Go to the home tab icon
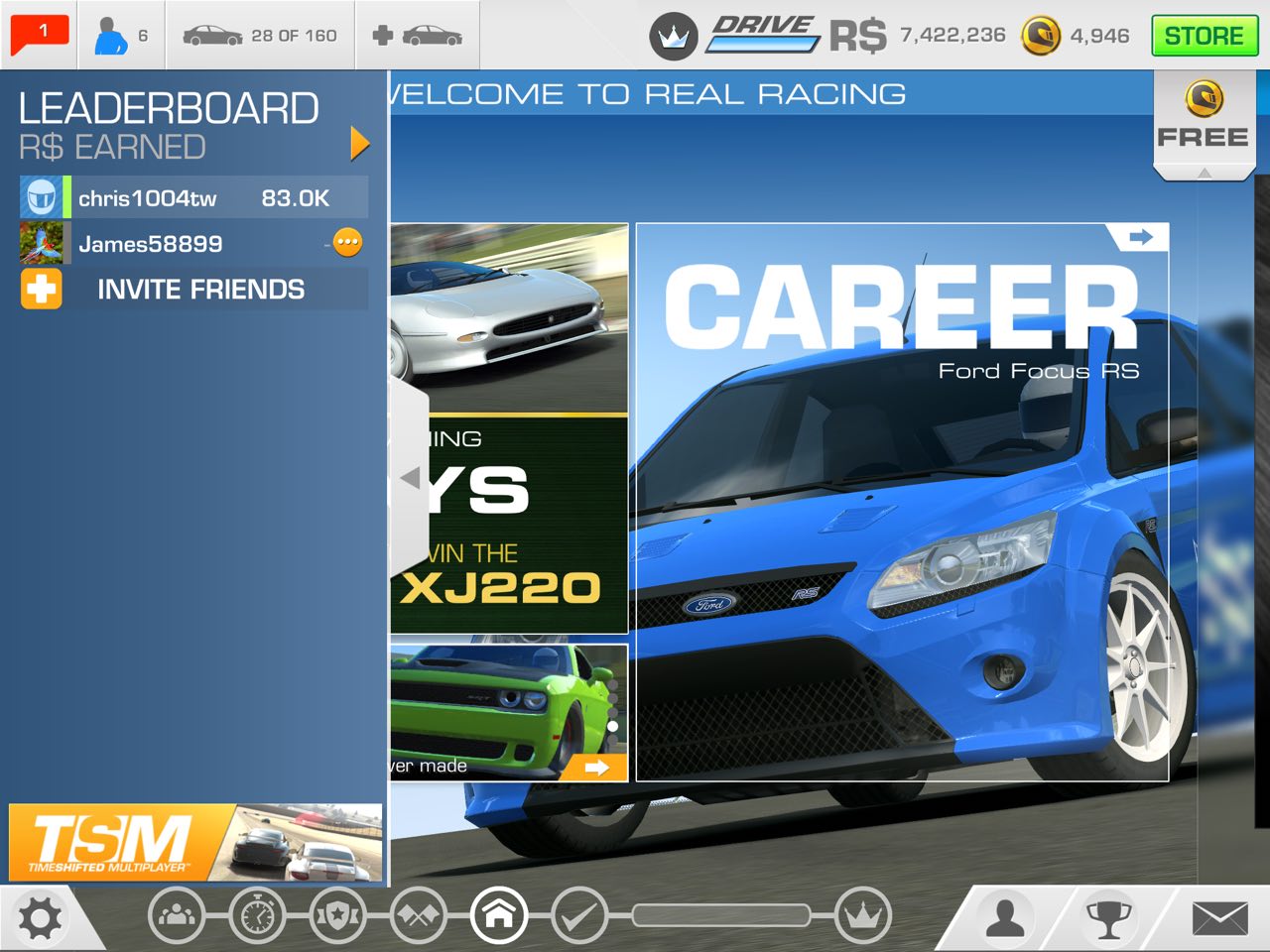 (499, 915)
